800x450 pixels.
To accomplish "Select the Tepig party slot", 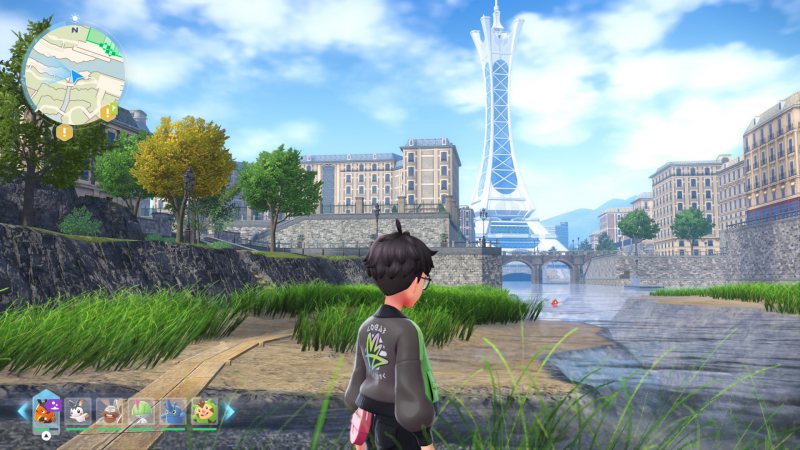I will click(x=47, y=410).
